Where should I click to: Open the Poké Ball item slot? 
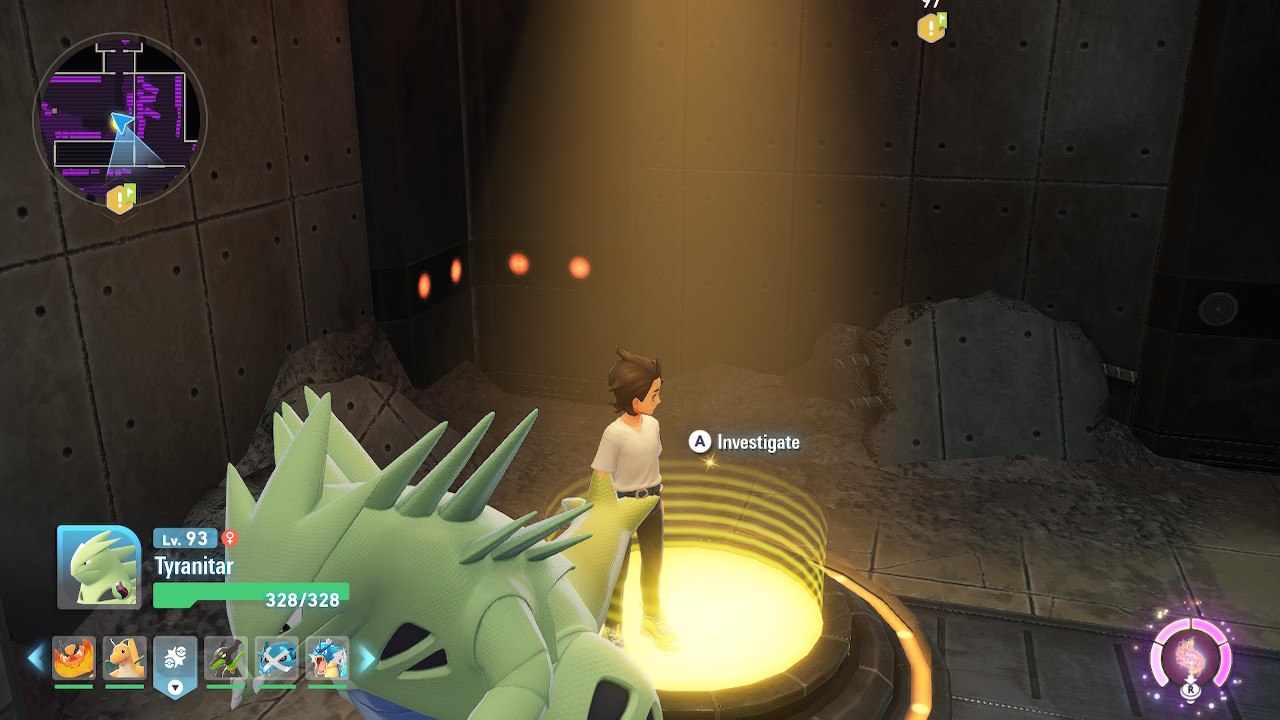point(176,661)
